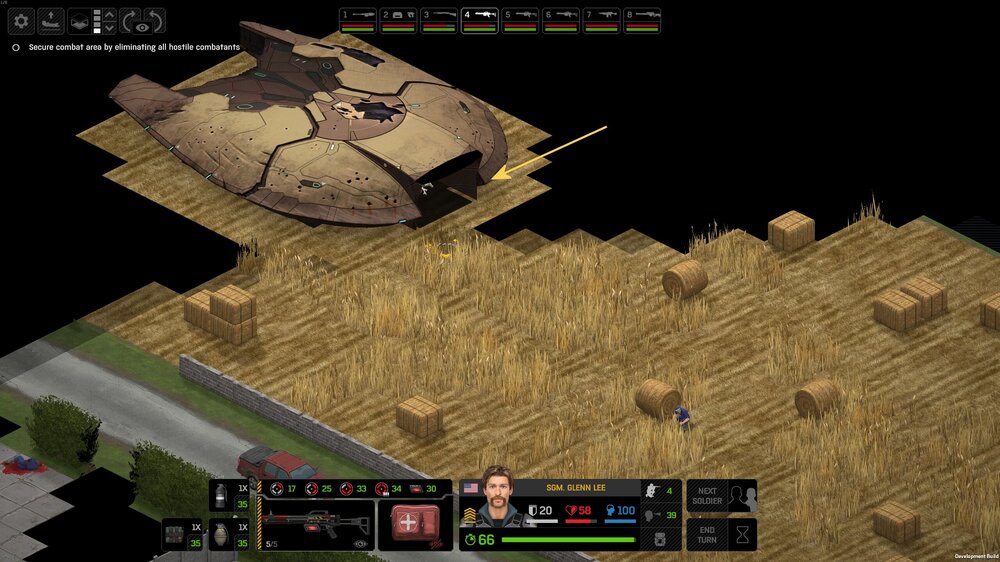Select soldier 2 from the squad bar

(x=399, y=20)
